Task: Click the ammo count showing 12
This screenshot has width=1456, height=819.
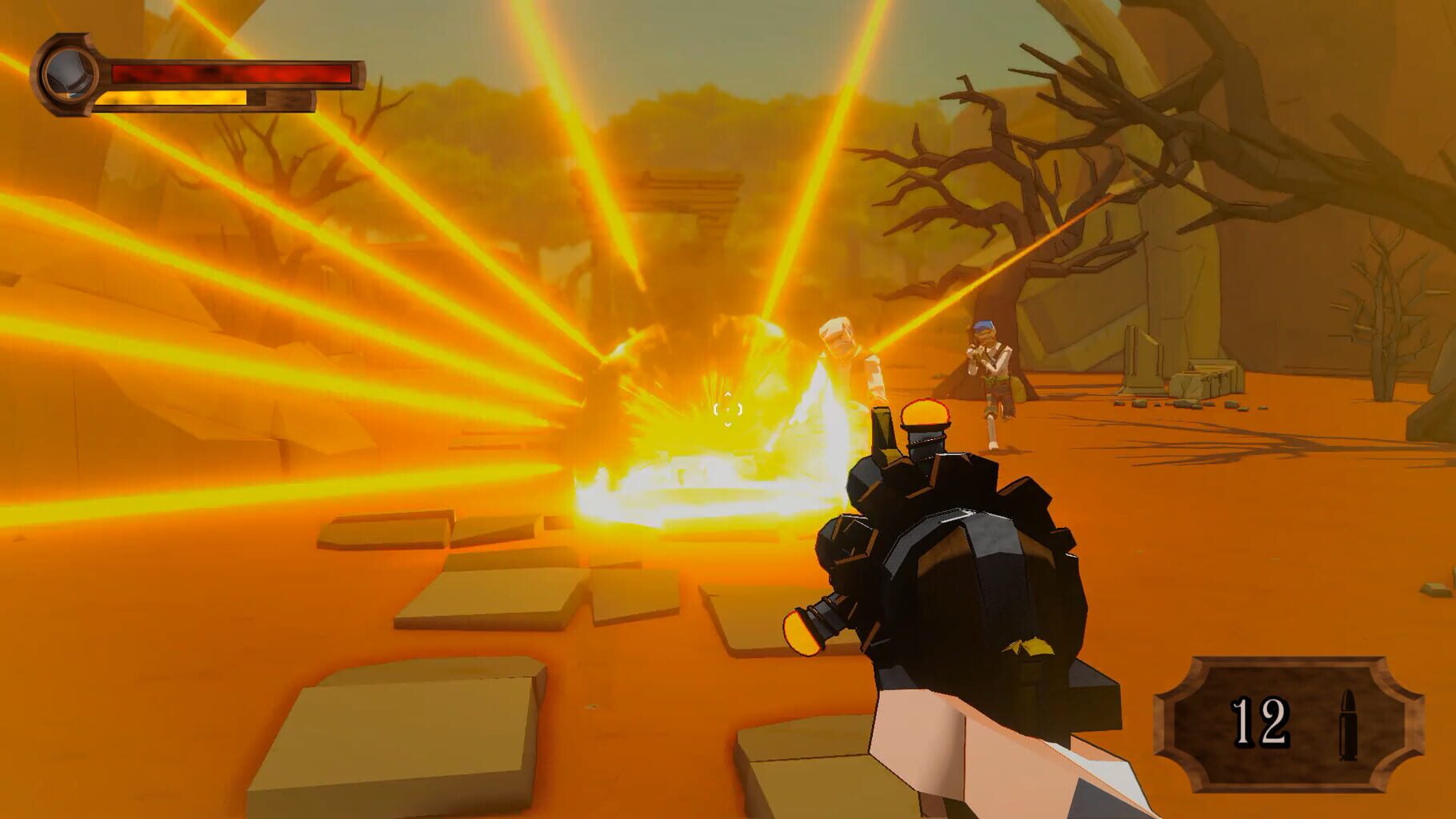Action: tap(1260, 724)
